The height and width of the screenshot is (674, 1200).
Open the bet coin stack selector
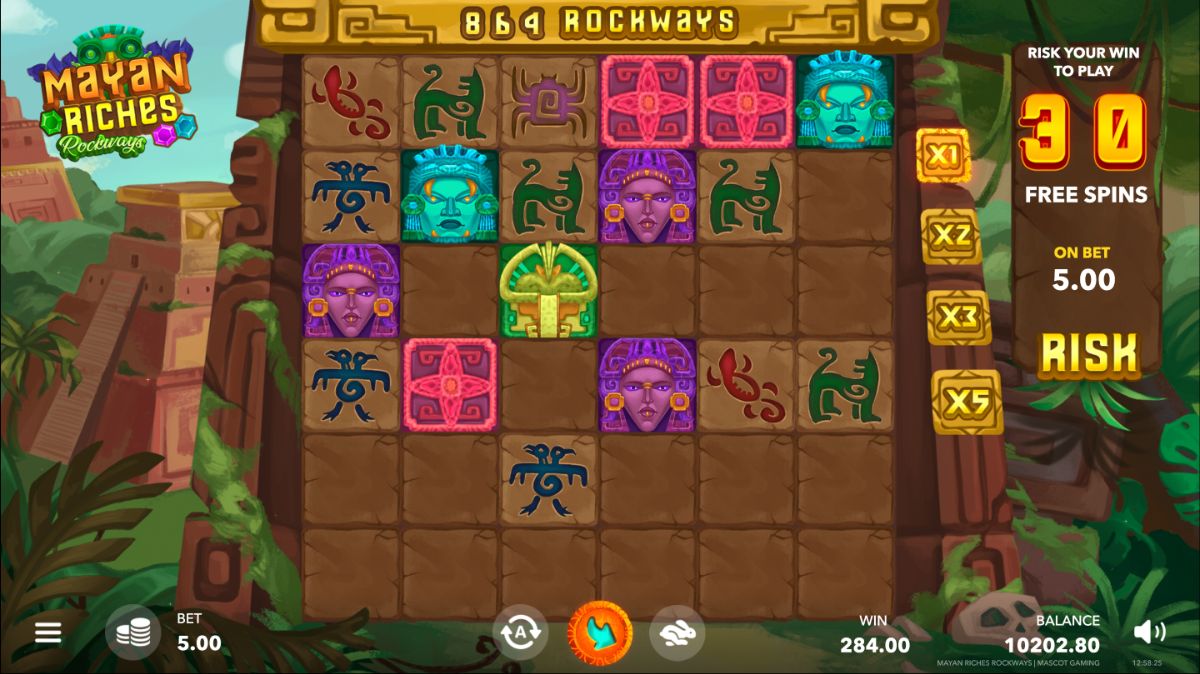(x=133, y=632)
